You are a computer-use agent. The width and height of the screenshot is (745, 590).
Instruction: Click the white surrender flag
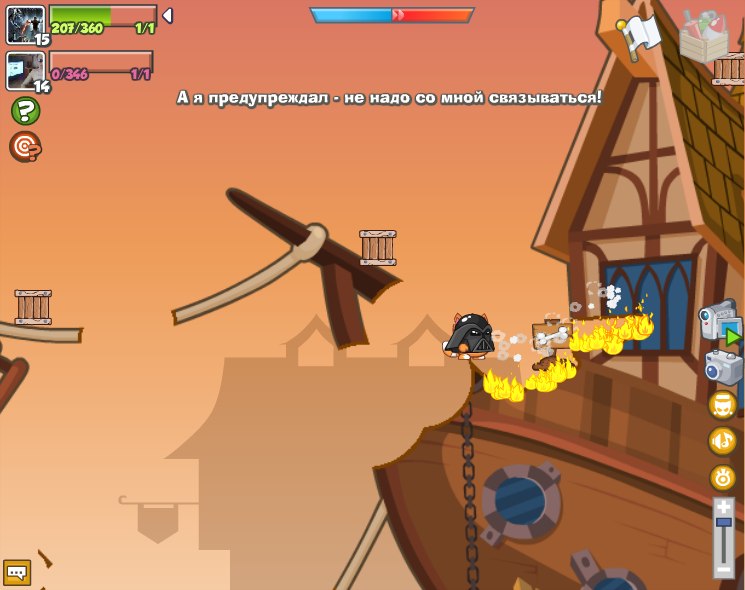(x=637, y=34)
